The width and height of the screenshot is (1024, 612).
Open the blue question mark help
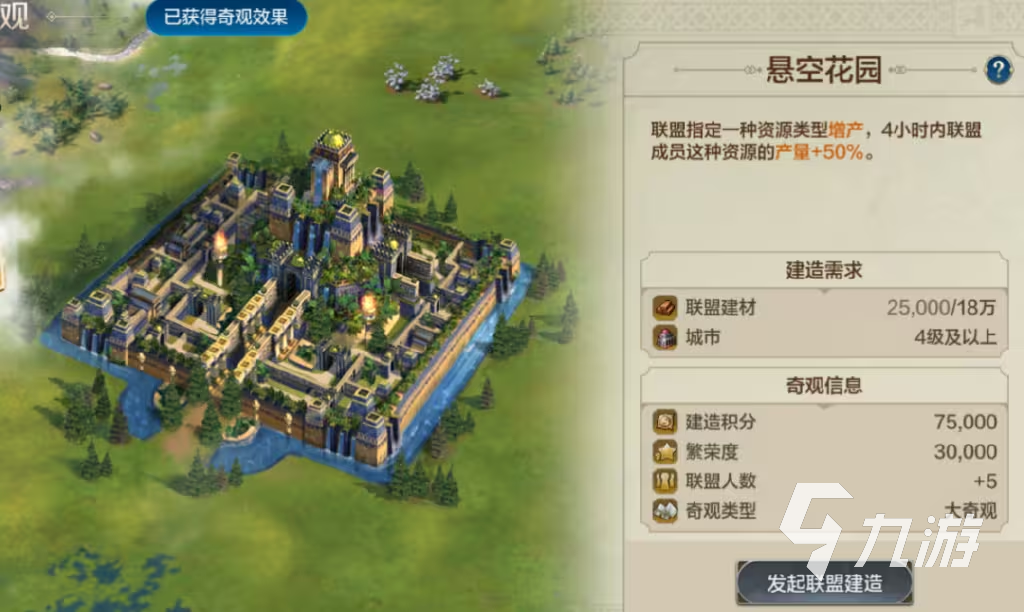coord(998,69)
